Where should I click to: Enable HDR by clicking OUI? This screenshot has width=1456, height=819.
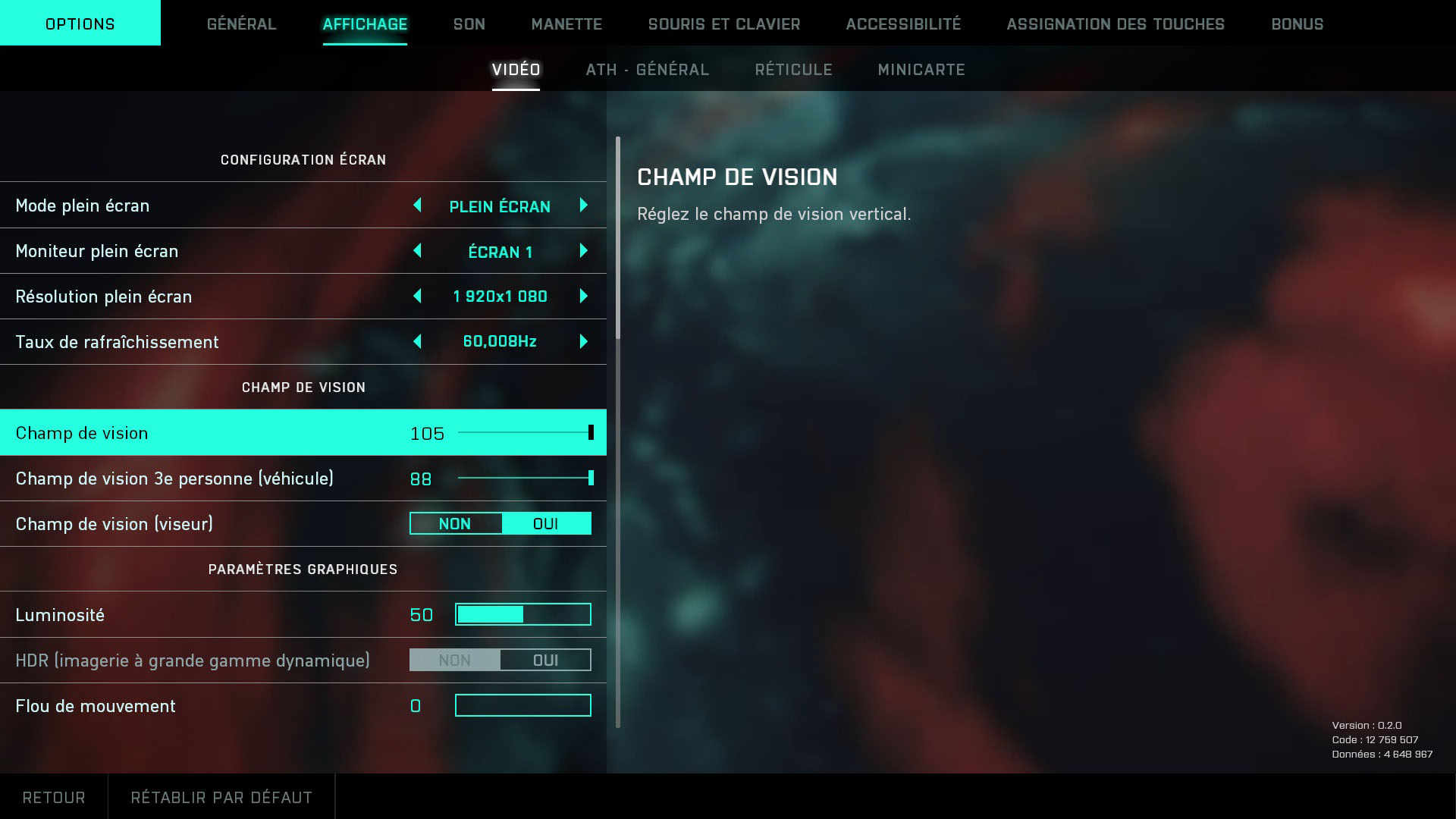[545, 660]
